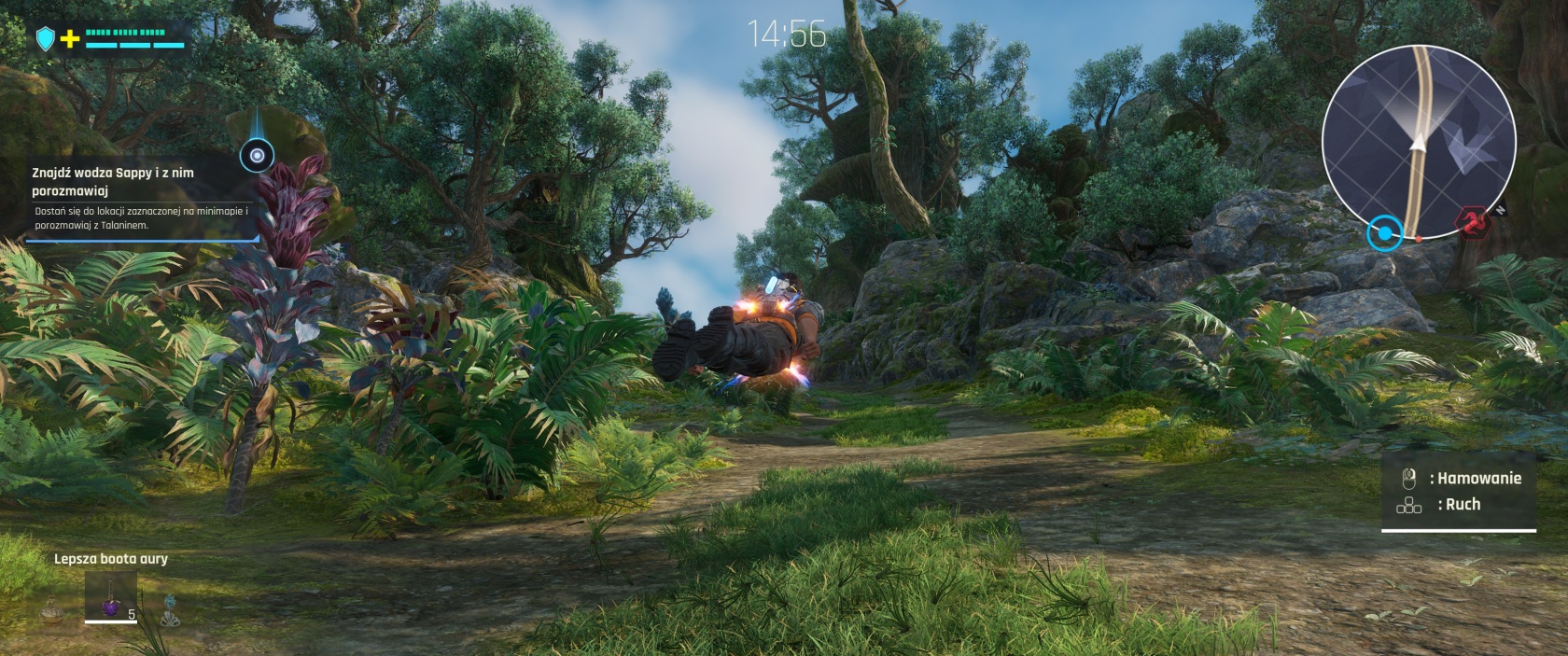Image resolution: width=1568 pixels, height=656 pixels.
Task: Open the 'Znajdź wodza Sappy' quest tracker
Action: (140, 198)
